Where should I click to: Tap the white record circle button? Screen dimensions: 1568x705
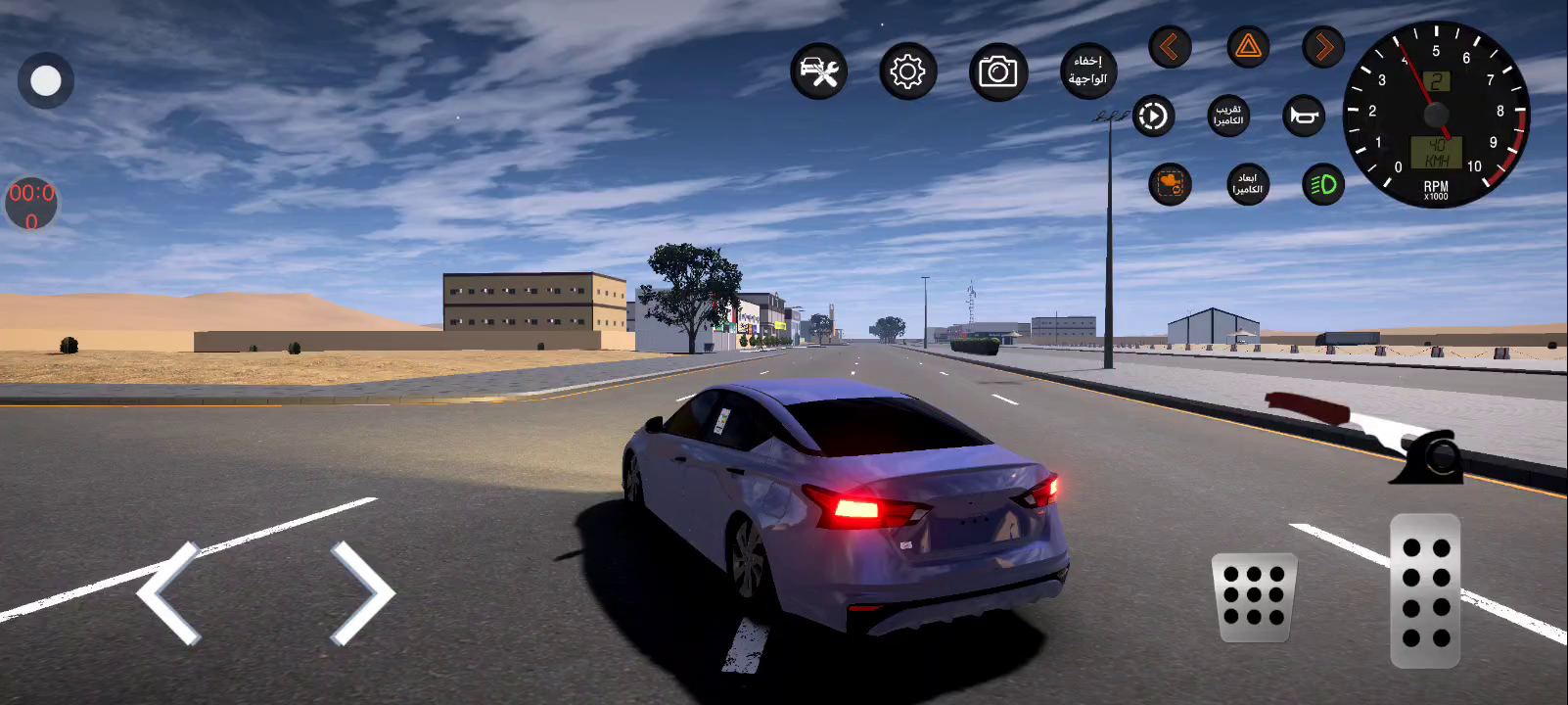[45, 81]
